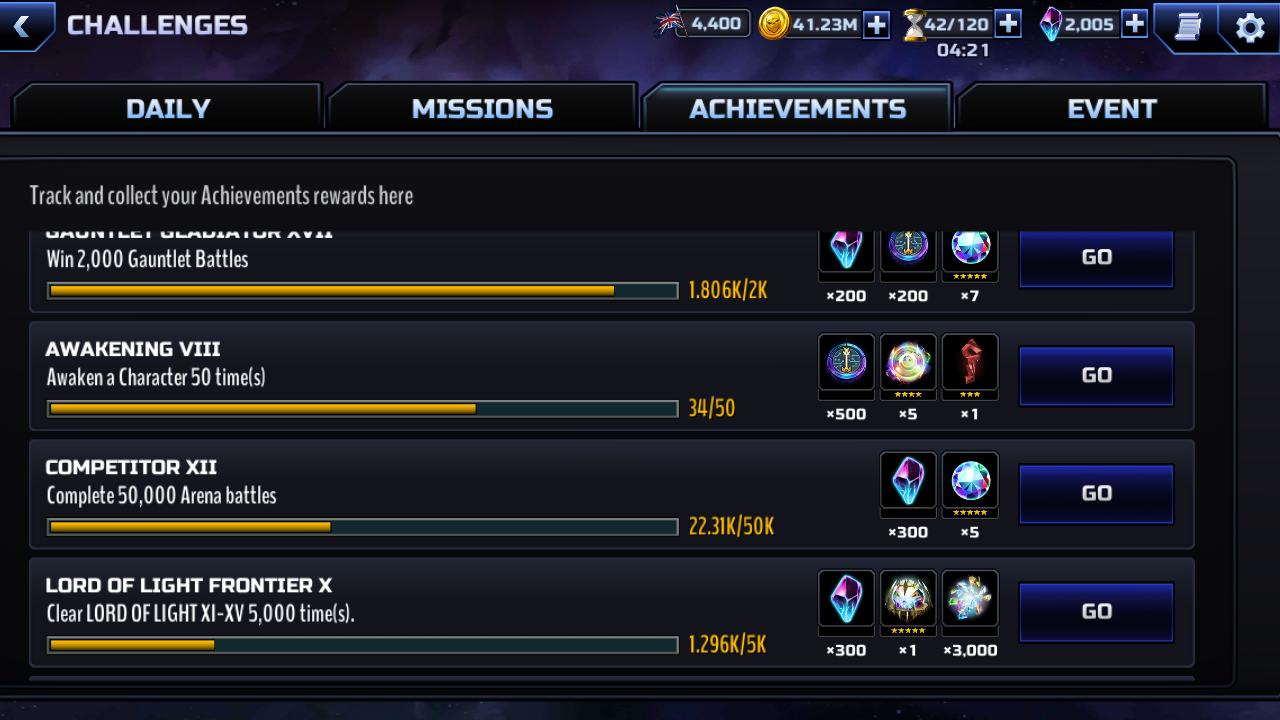
Task: Open the gear settings menu
Action: point(1250,27)
